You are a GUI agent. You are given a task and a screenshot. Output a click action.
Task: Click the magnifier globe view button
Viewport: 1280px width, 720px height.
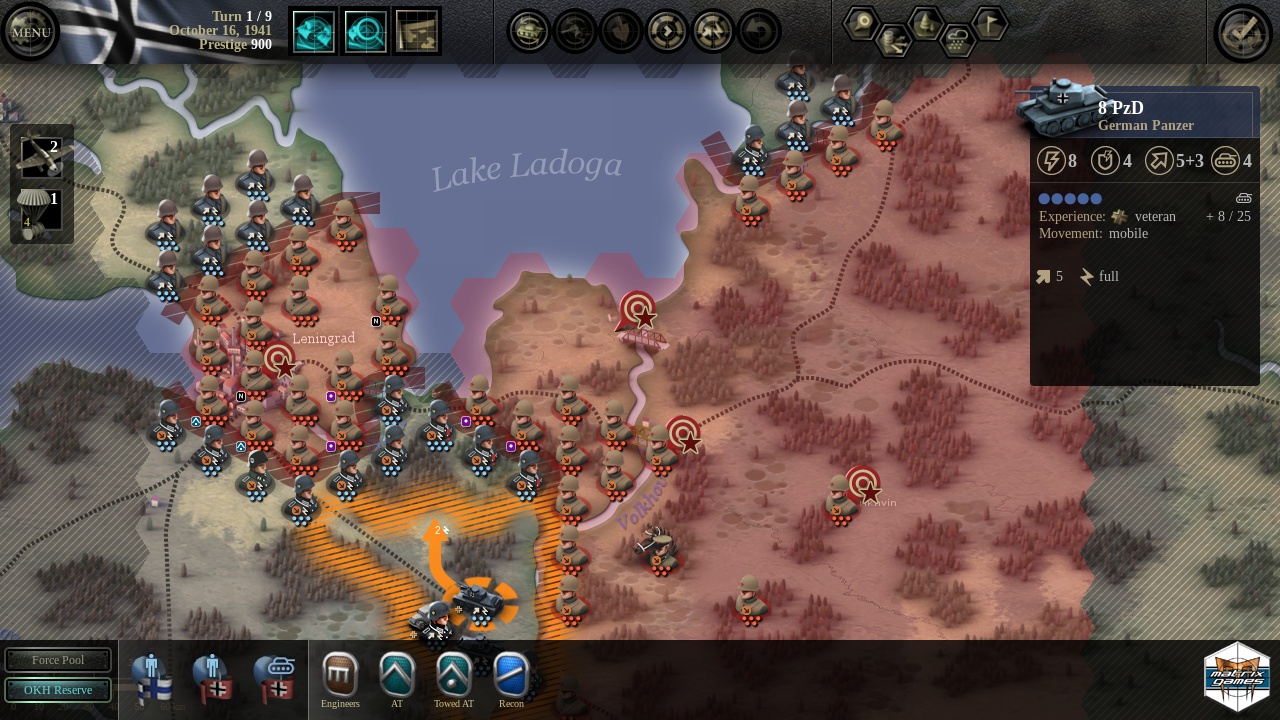pos(365,32)
